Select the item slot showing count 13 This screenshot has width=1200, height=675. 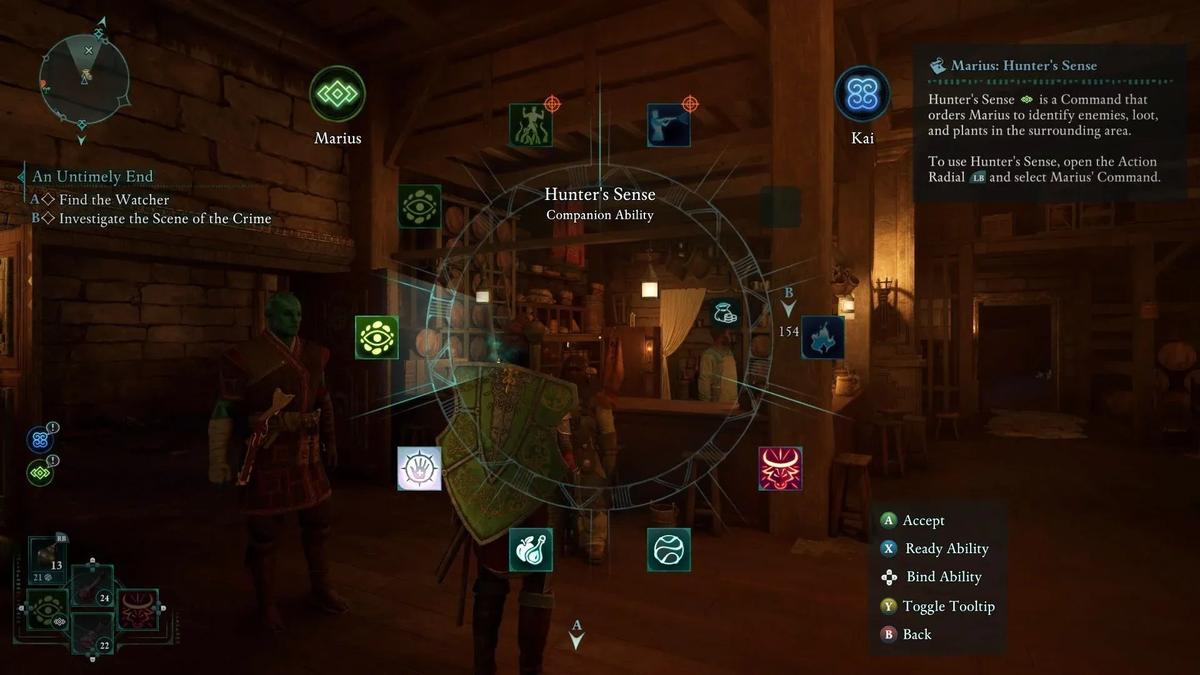[x=47, y=560]
